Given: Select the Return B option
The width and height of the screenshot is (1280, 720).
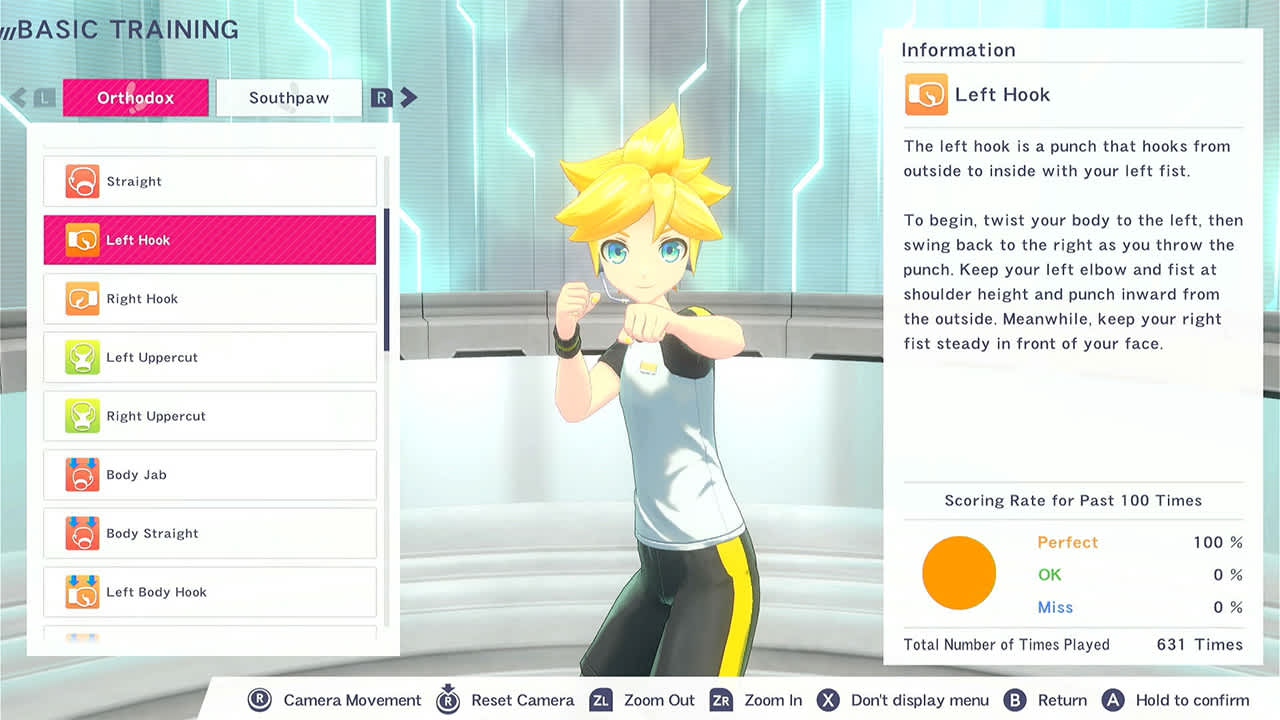Looking at the screenshot, I should click(1059, 700).
